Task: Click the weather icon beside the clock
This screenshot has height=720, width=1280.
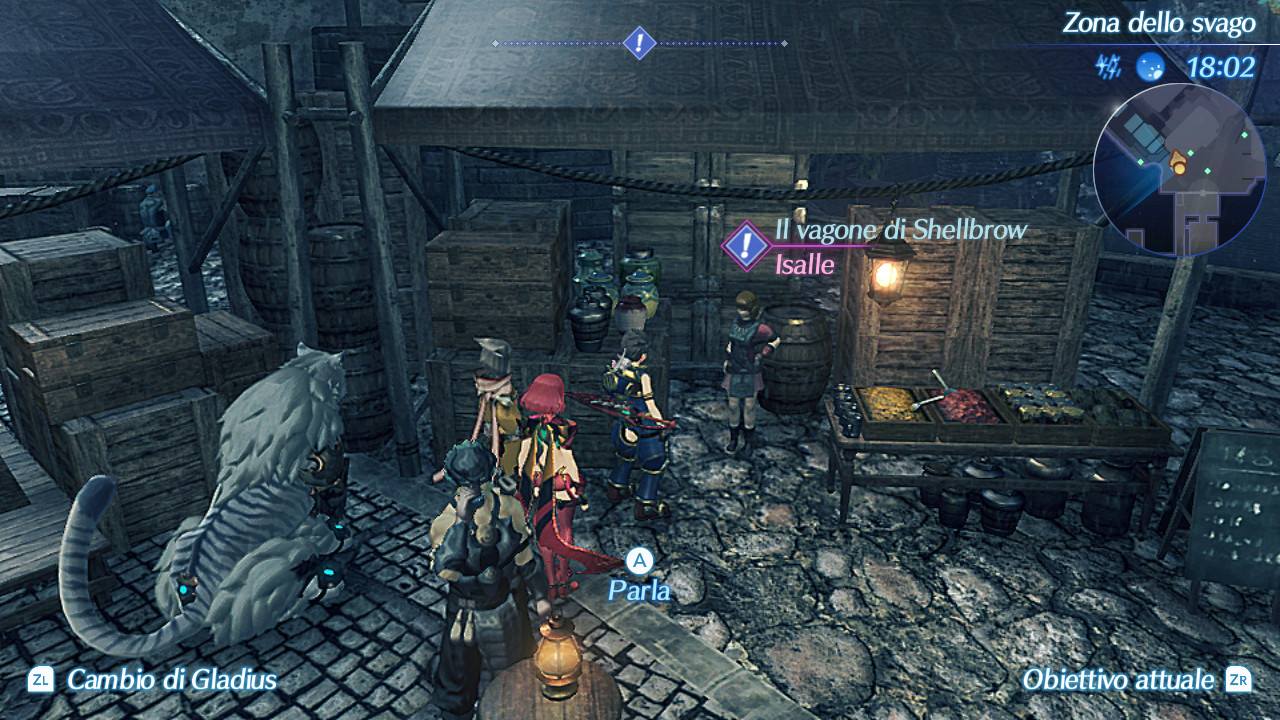Action: click(1110, 67)
